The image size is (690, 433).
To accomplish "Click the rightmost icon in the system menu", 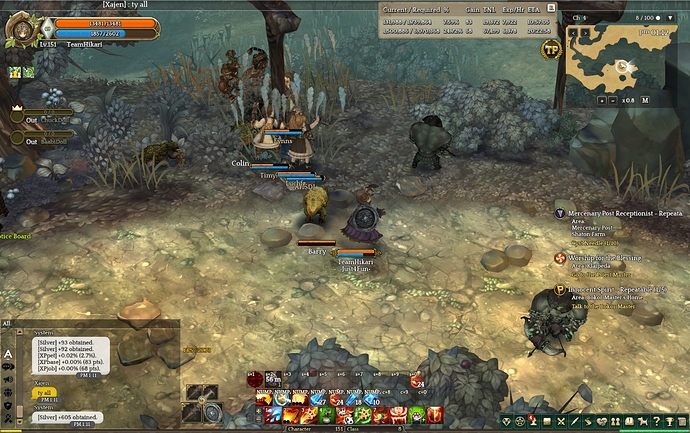I will (x=679, y=424).
